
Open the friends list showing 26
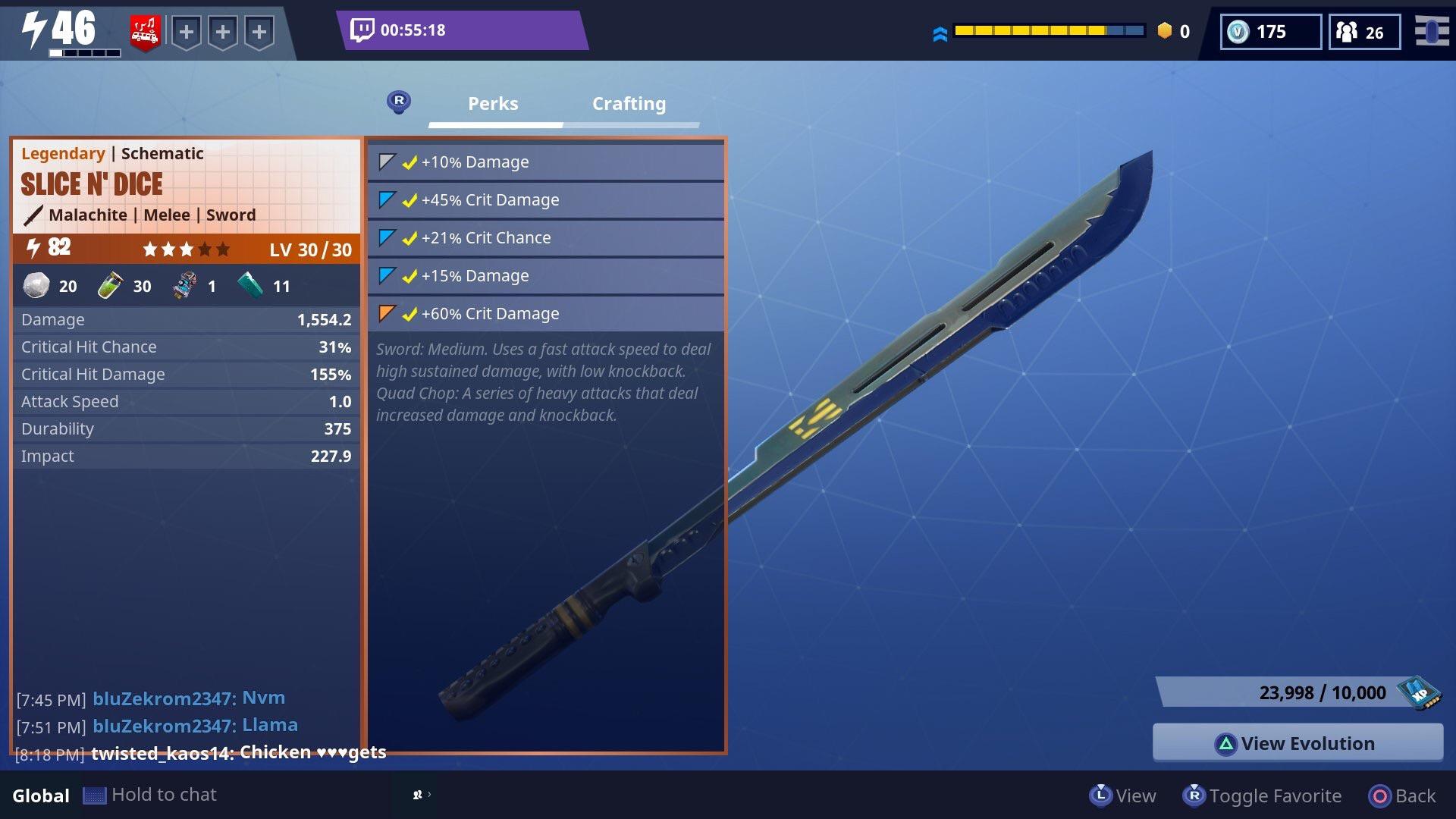1363,32
